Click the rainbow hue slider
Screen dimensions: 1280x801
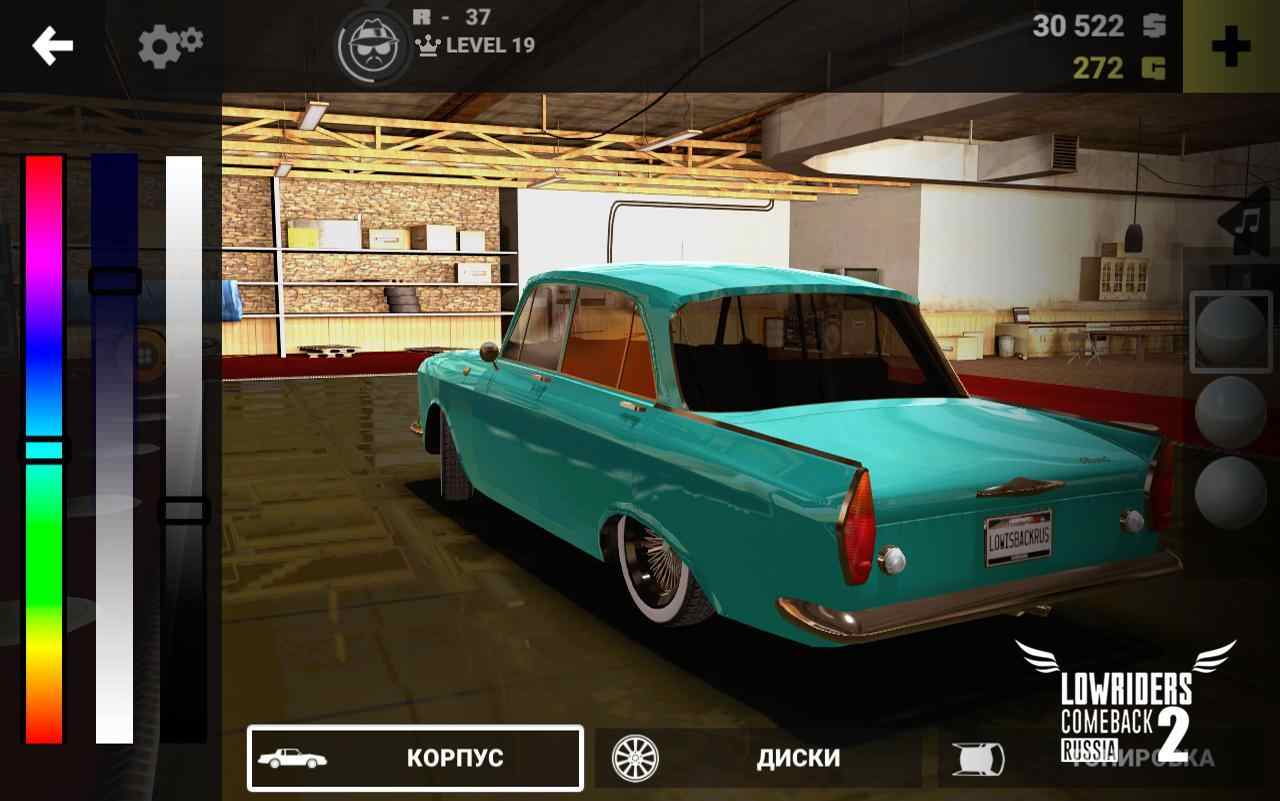point(44,449)
